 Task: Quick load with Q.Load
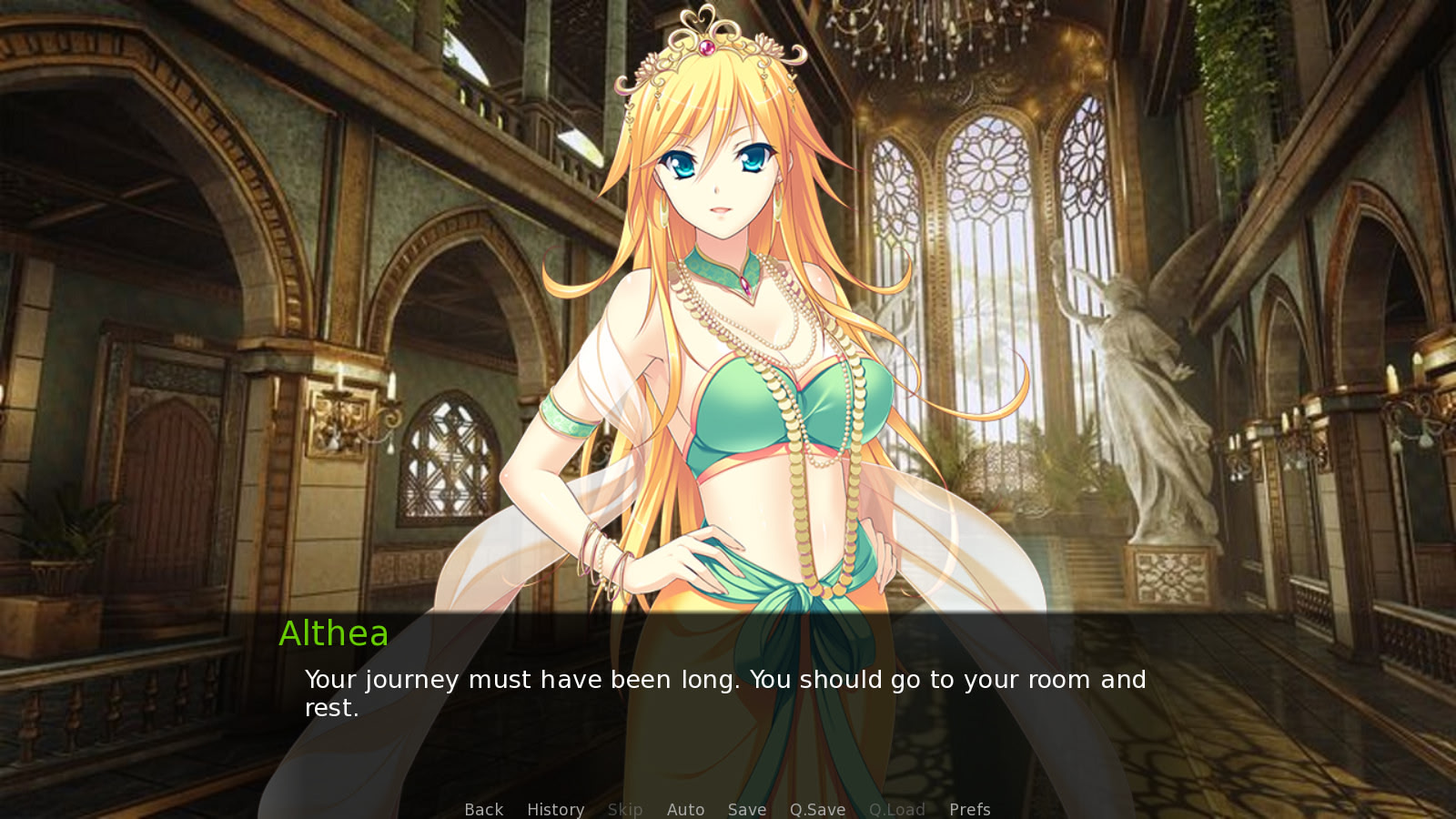click(x=896, y=809)
